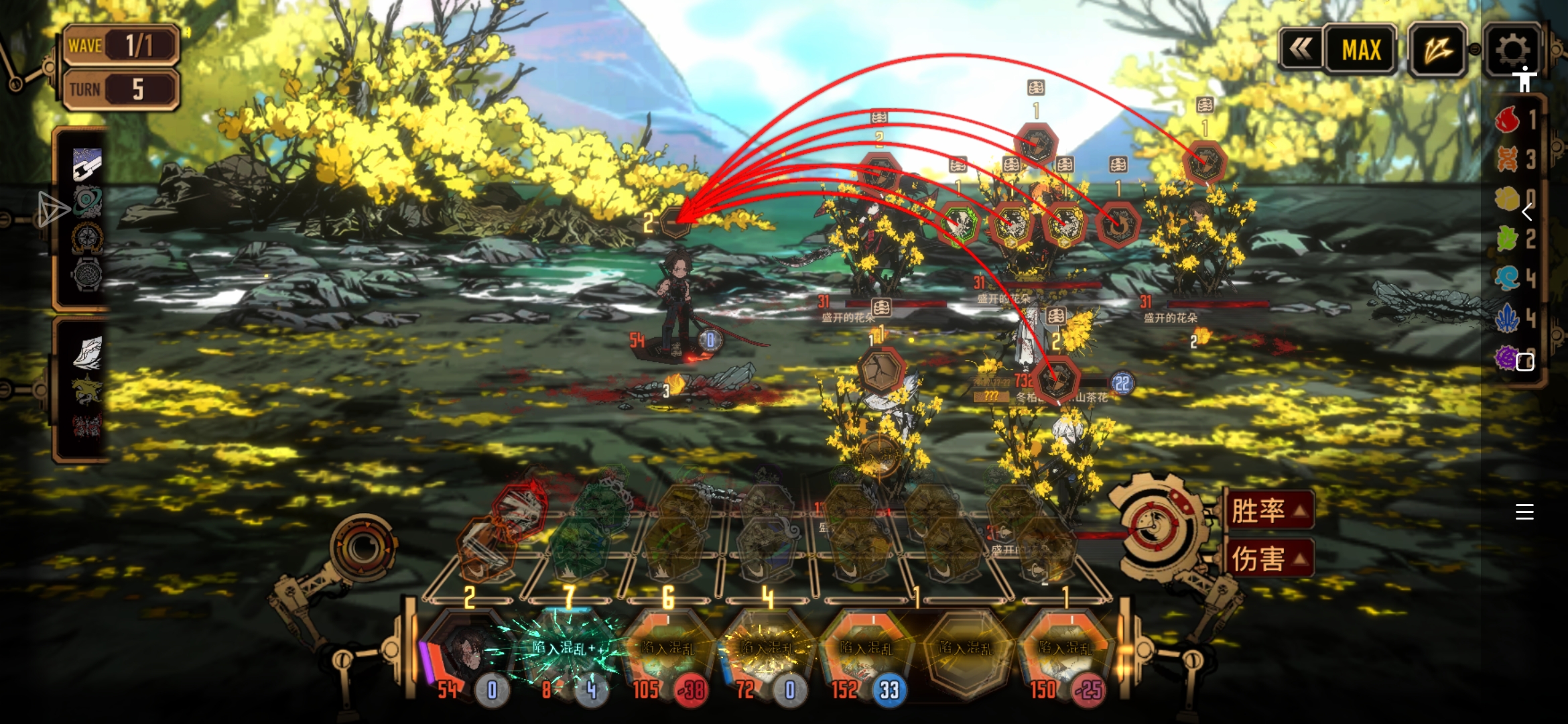Click the round eye lens button
The image size is (1568, 724).
click(x=363, y=548)
